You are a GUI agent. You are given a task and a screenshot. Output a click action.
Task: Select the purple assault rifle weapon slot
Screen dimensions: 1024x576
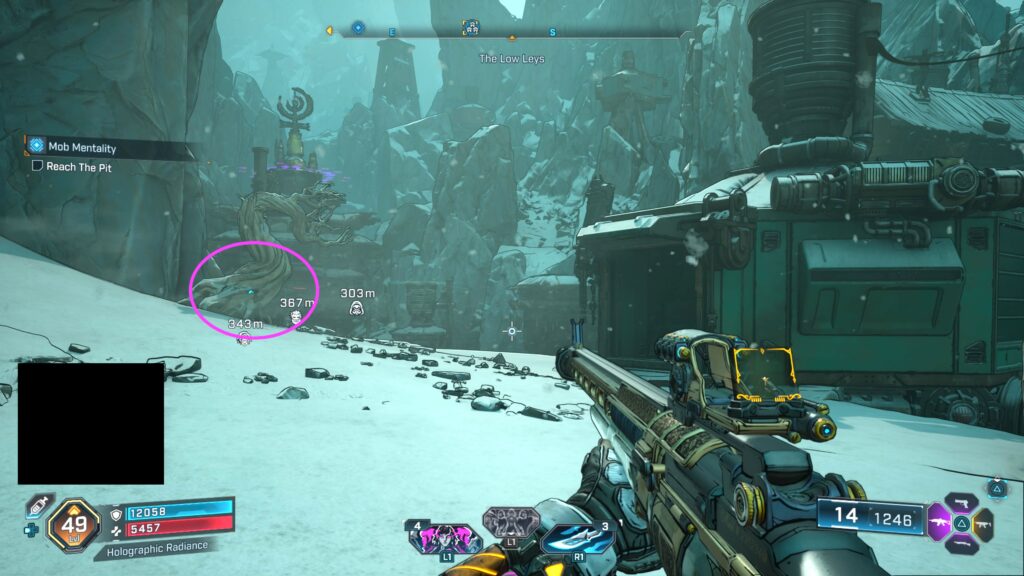[x=941, y=522]
